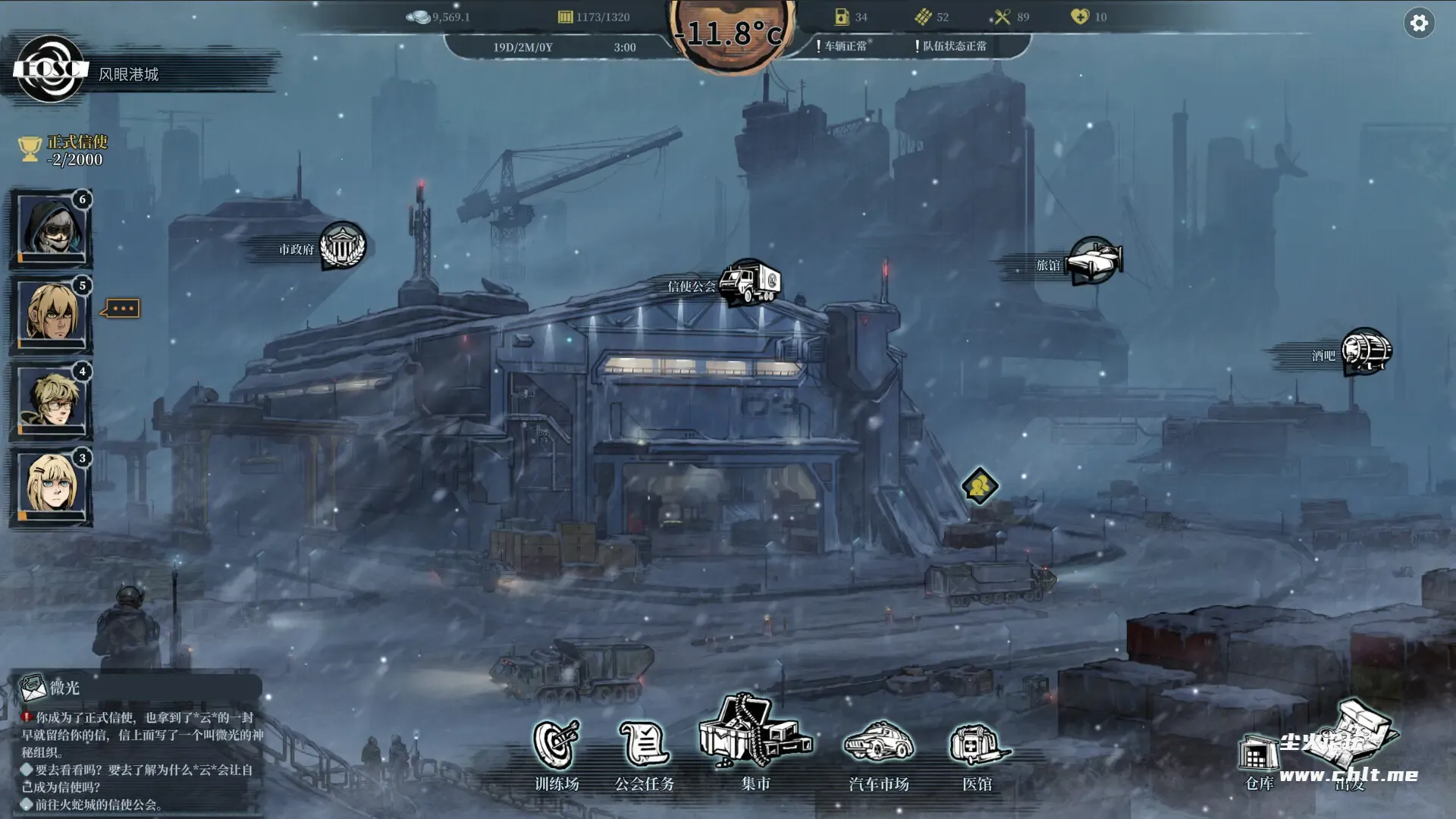This screenshot has width=1456, height=819.
Task: Click the 正式信使 rank trophy
Action: coord(30,149)
